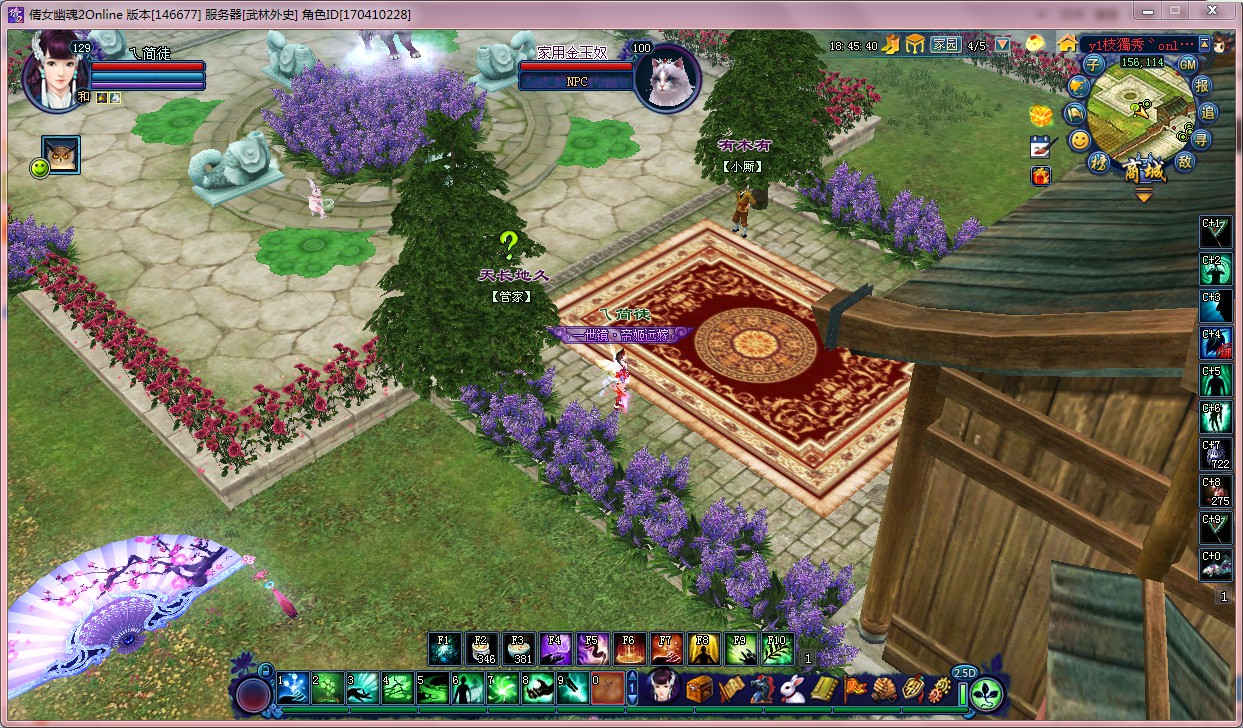Activate hotbar skill slot 1
Viewport: 1243px width, 728px height.
click(293, 688)
